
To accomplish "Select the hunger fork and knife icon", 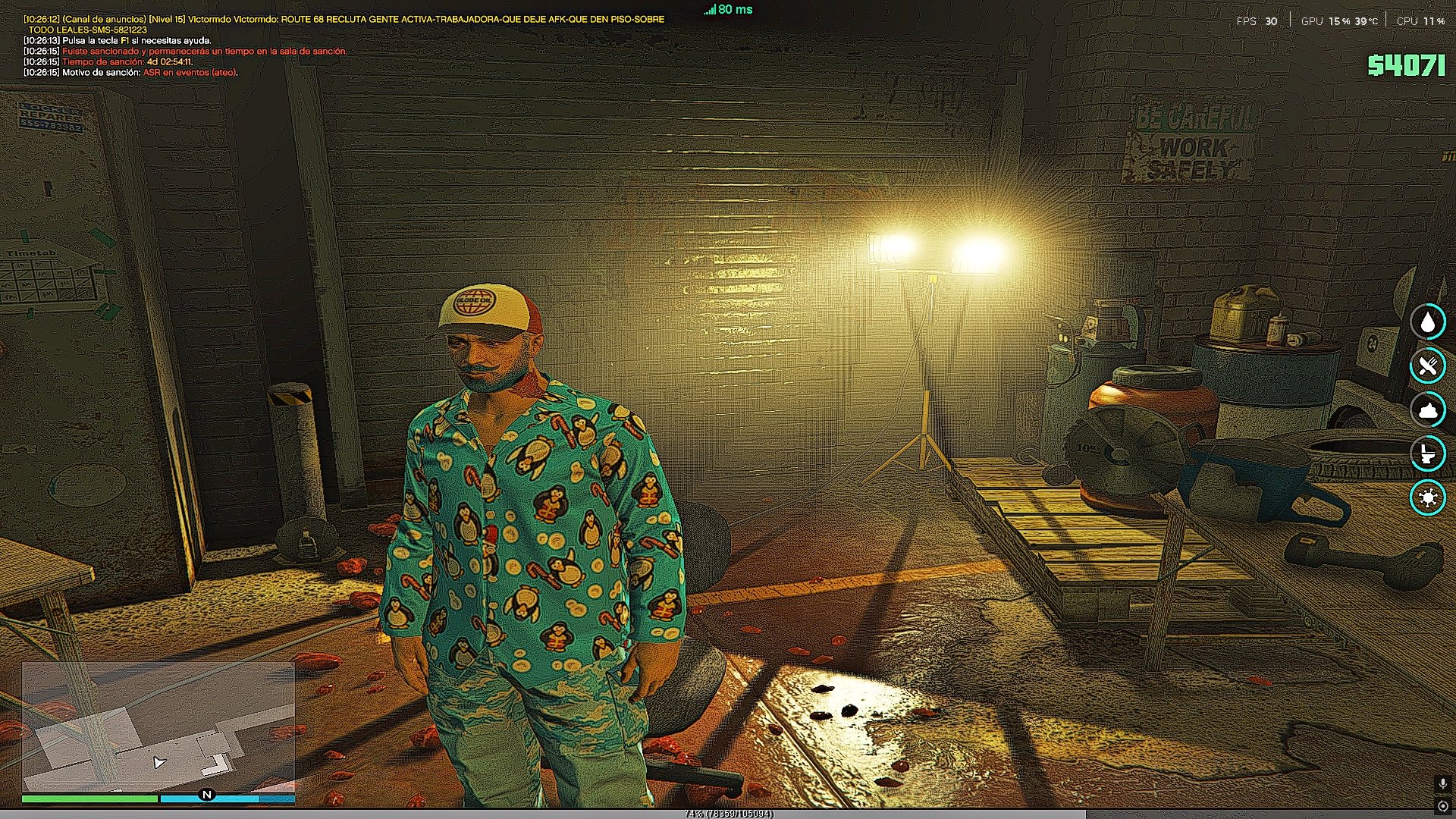I will tap(1428, 366).
